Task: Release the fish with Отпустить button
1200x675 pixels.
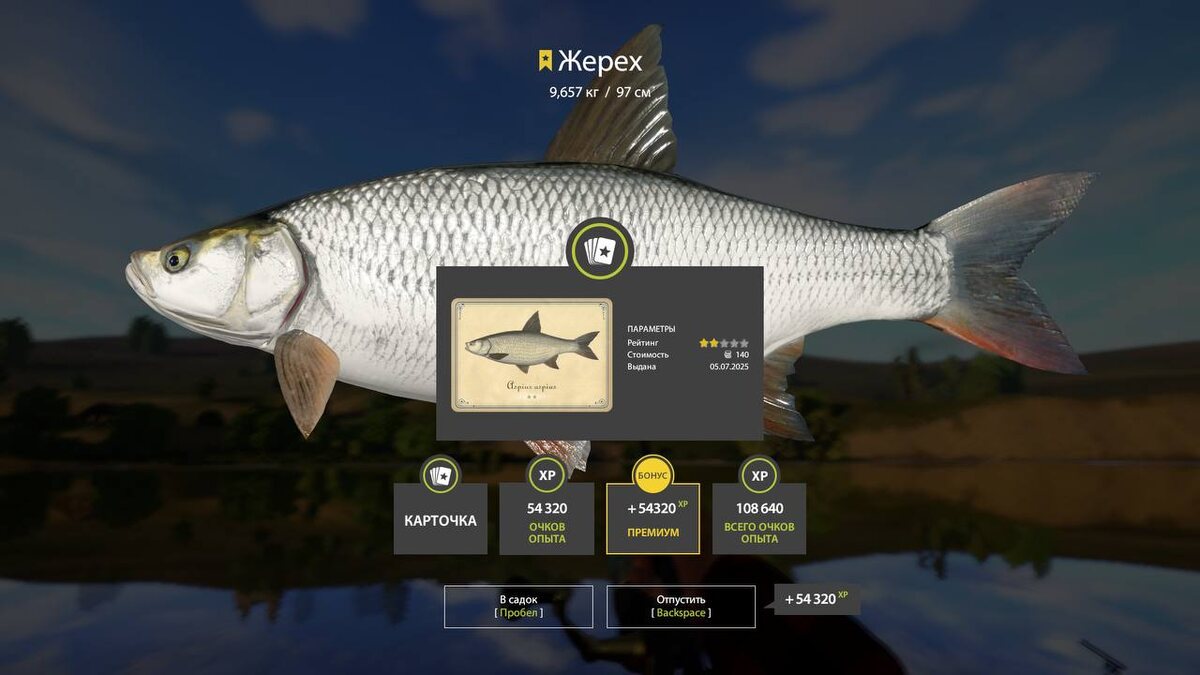Action: pyautogui.click(x=681, y=606)
